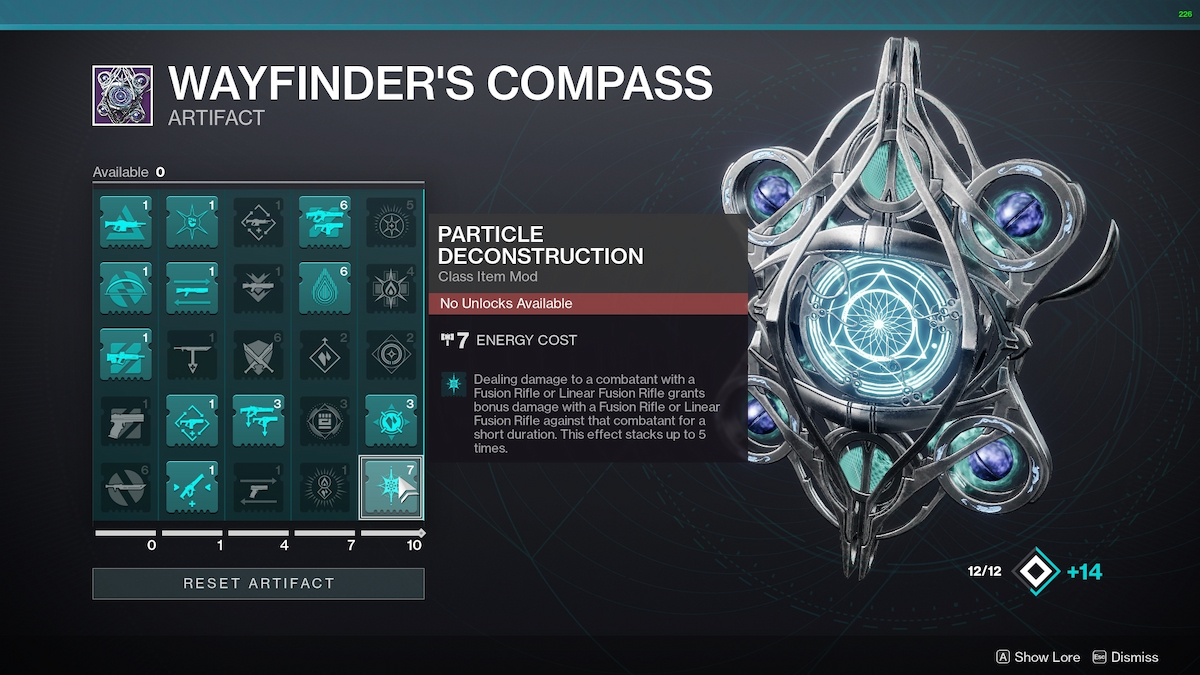The width and height of the screenshot is (1200, 675).
Task: Choose the greyed-out pistol mod
Action: pyautogui.click(x=126, y=420)
